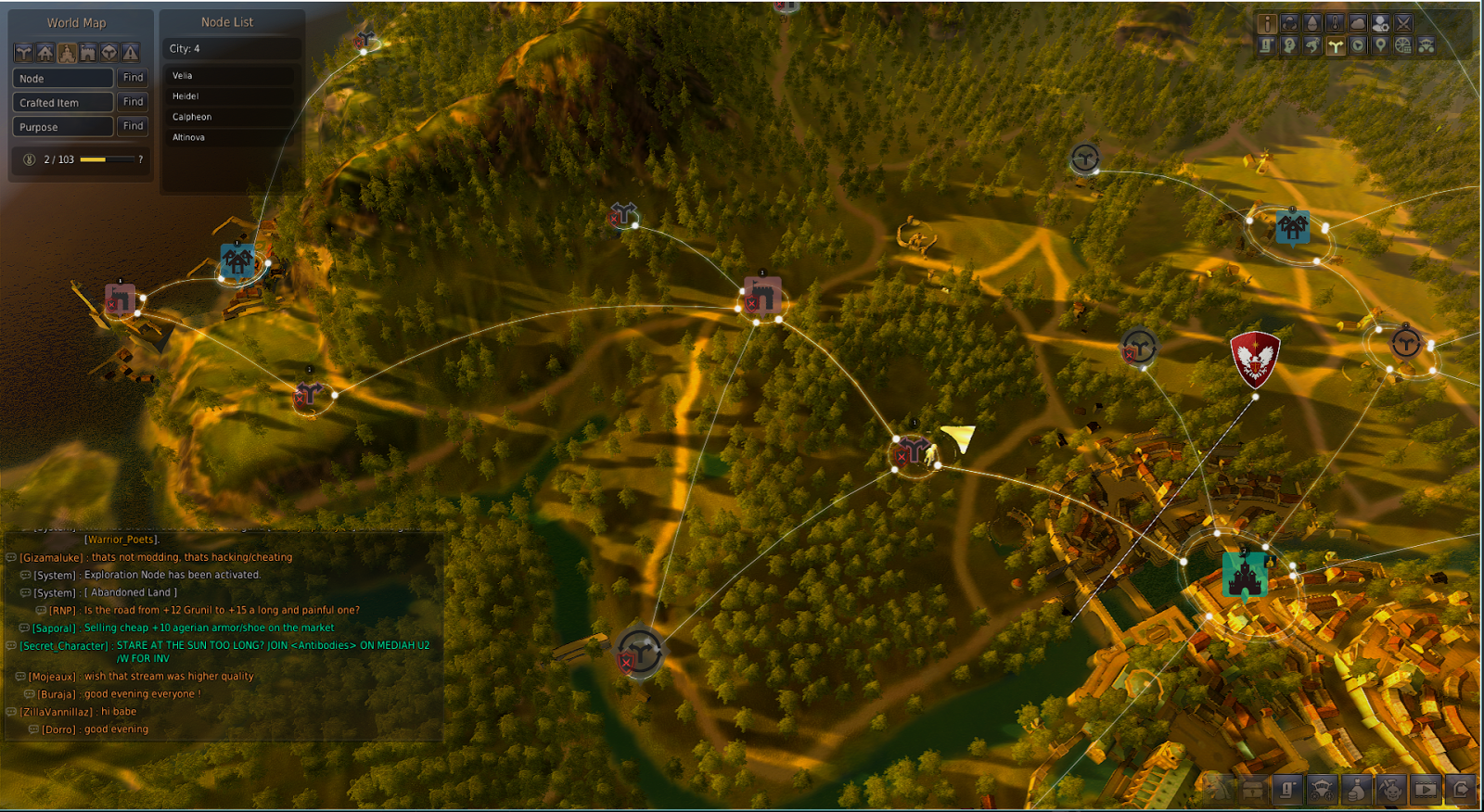Click the exploration progress bar showing 2/103

click(107, 159)
